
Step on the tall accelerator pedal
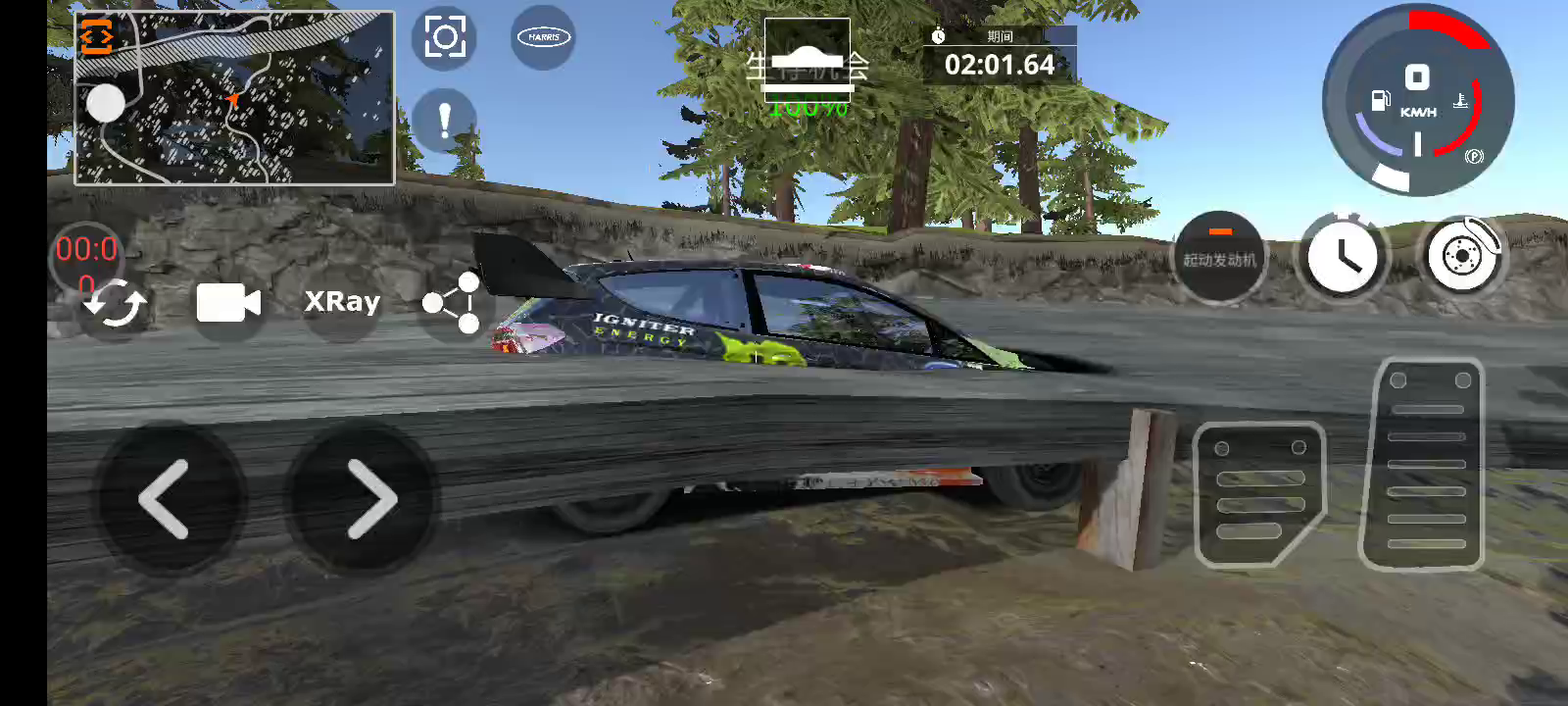point(1426,465)
